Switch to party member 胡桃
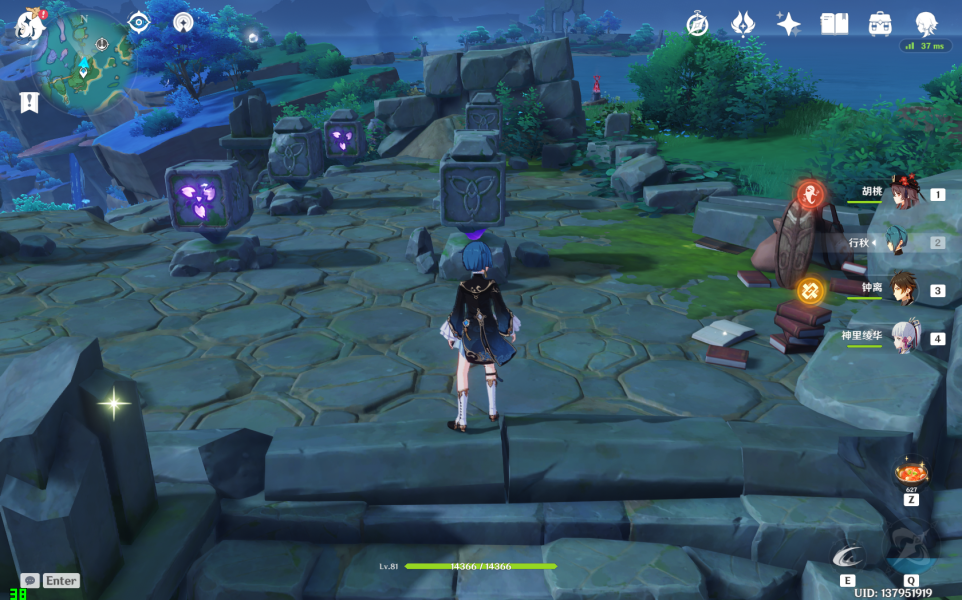 coord(904,195)
